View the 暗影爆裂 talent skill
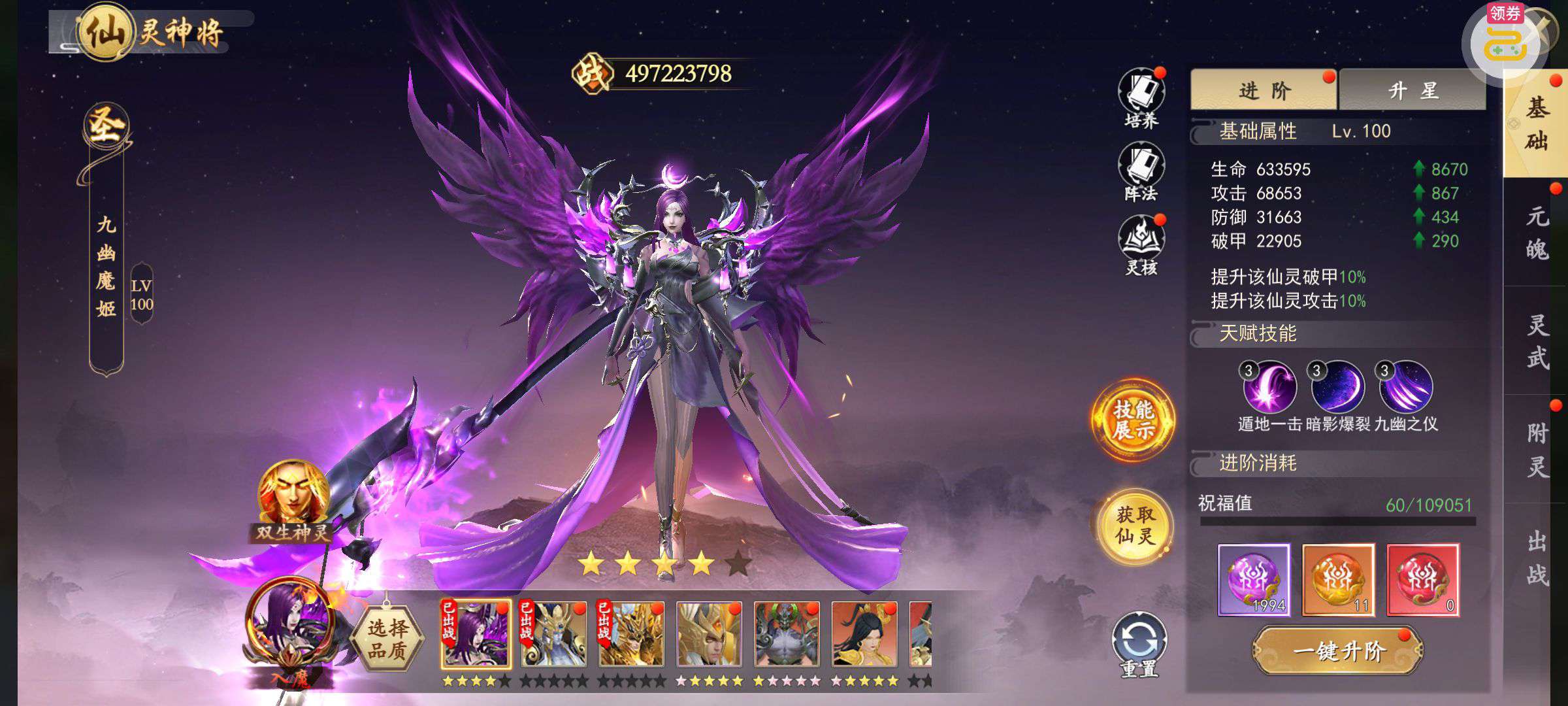Viewport: 1568px width, 706px height. pos(1337,387)
